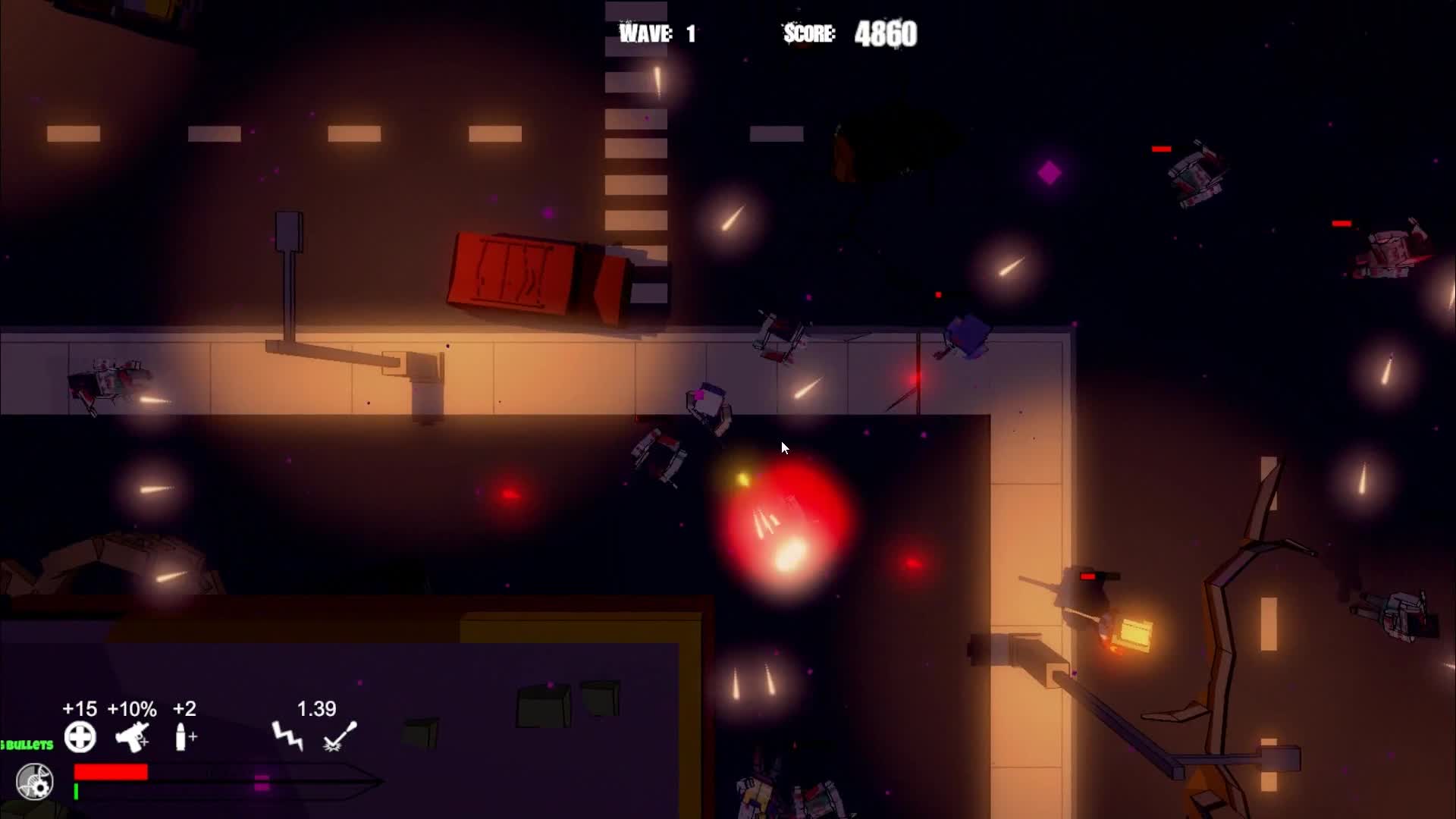The width and height of the screenshot is (1456, 819).
Task: Choose the +2 bullet ammo upgrade icon
Action: click(x=183, y=738)
